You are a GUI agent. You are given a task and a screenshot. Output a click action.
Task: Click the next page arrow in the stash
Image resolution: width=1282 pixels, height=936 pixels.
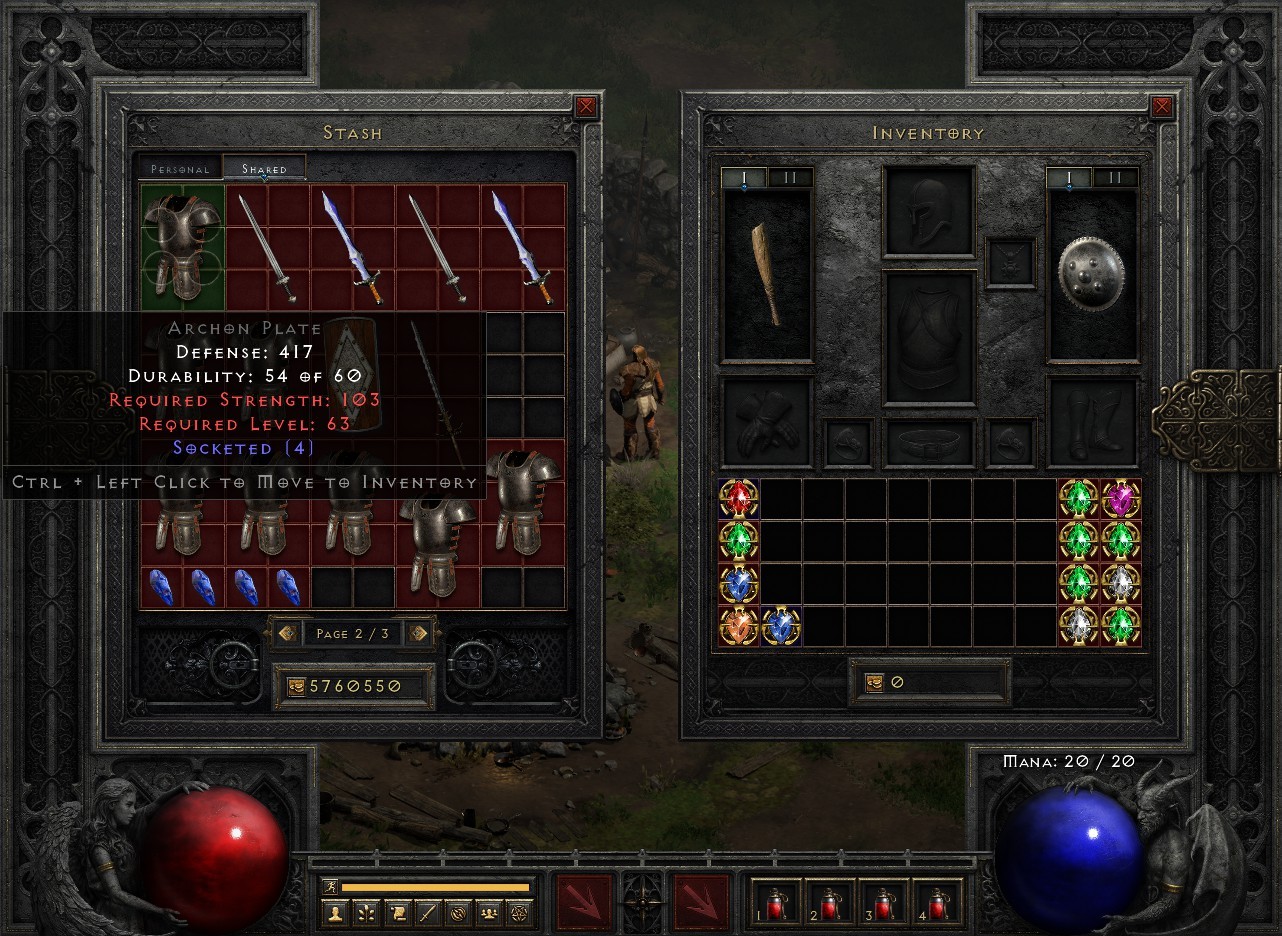pyautogui.click(x=420, y=632)
